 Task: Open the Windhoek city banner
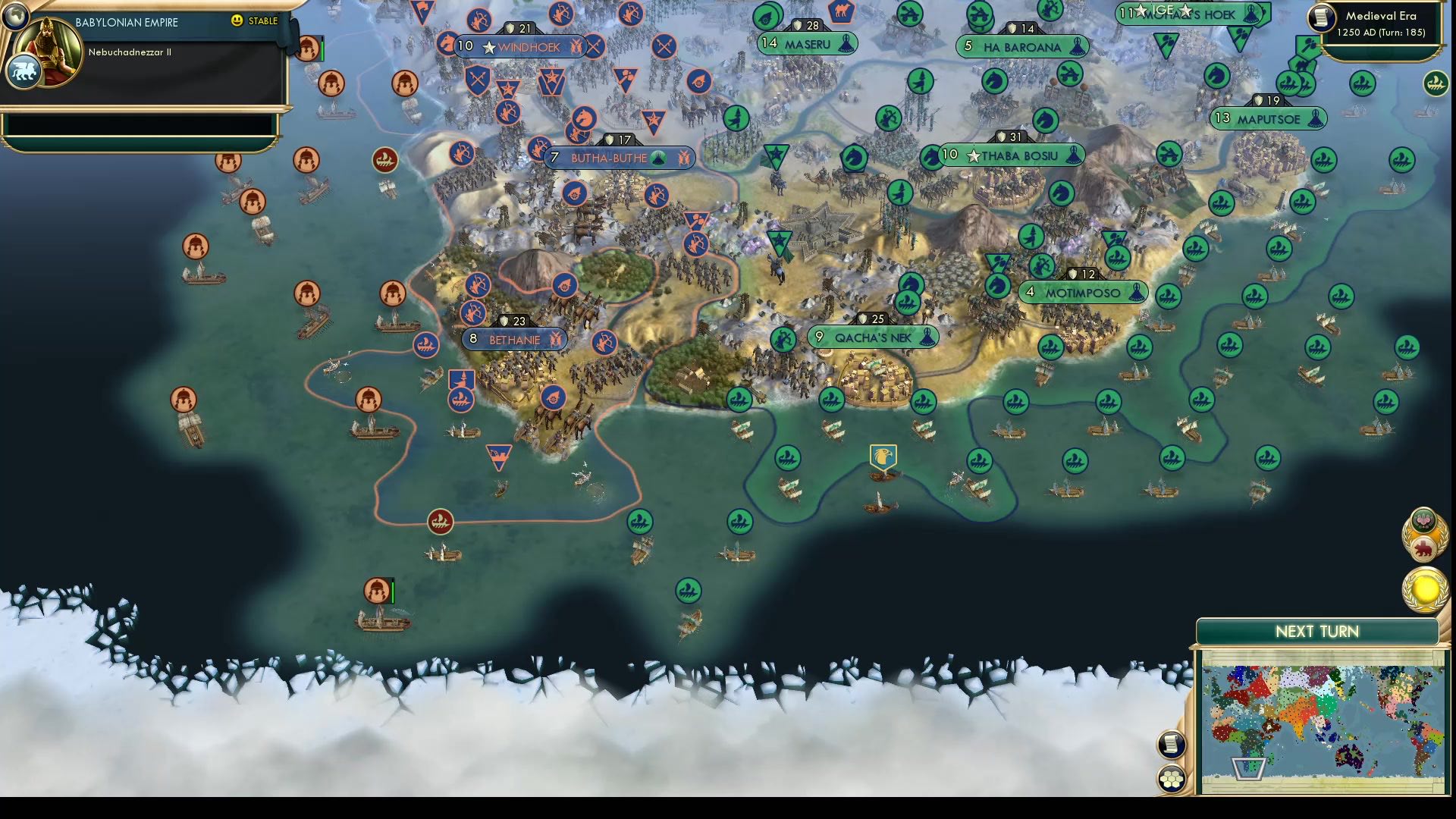coord(523,46)
